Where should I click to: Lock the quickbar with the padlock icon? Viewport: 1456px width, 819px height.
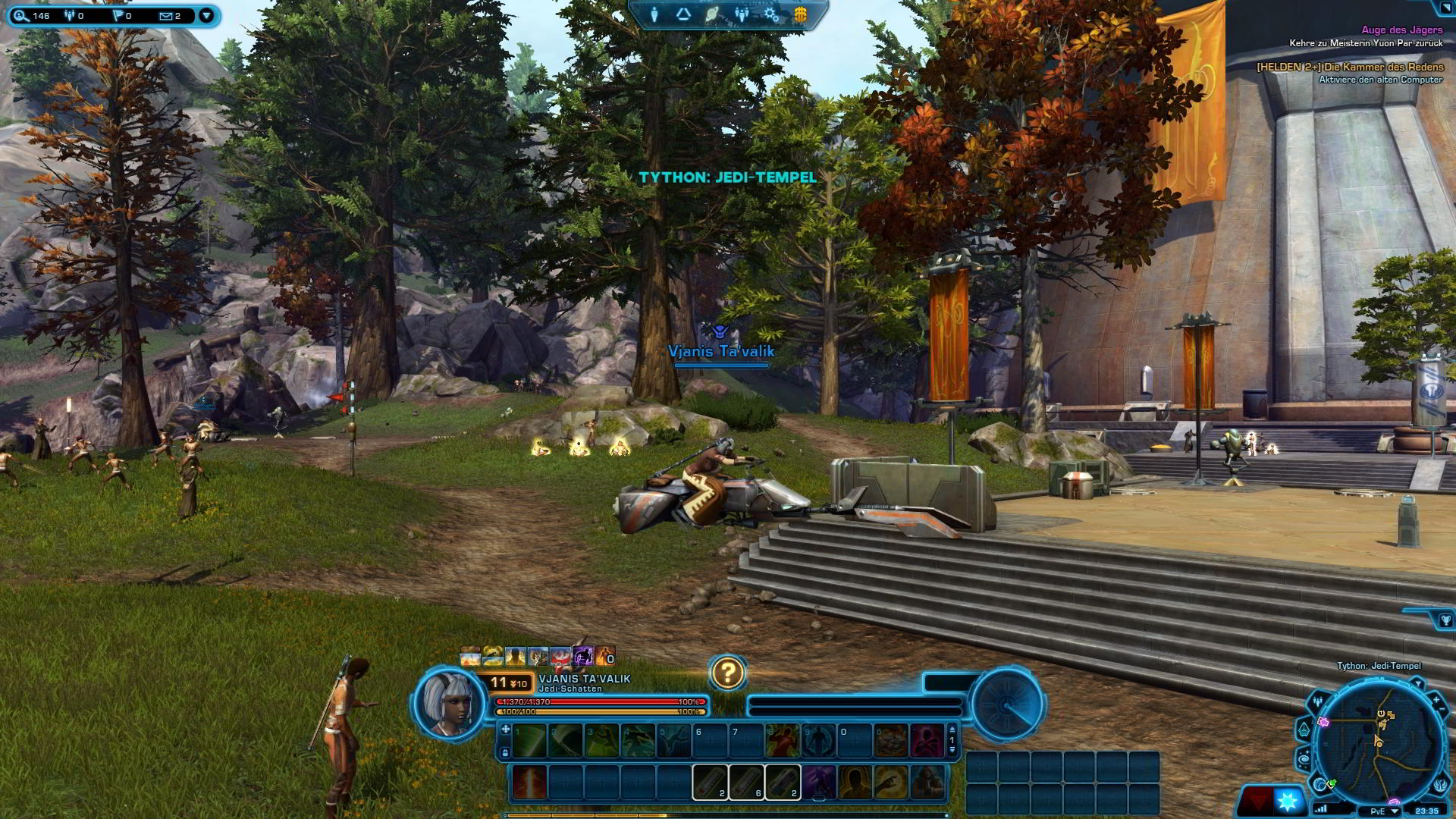505,753
